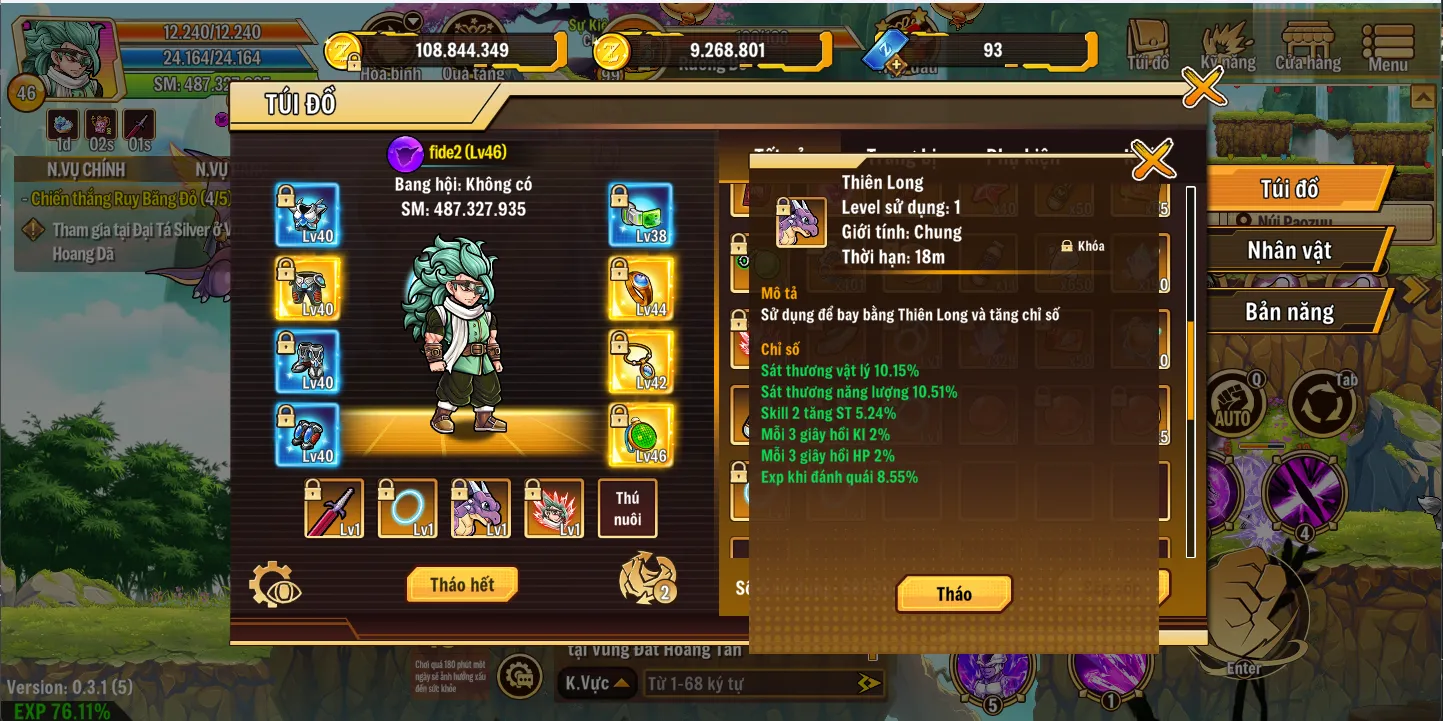Click Tháo hết to remove all equipment

461,584
